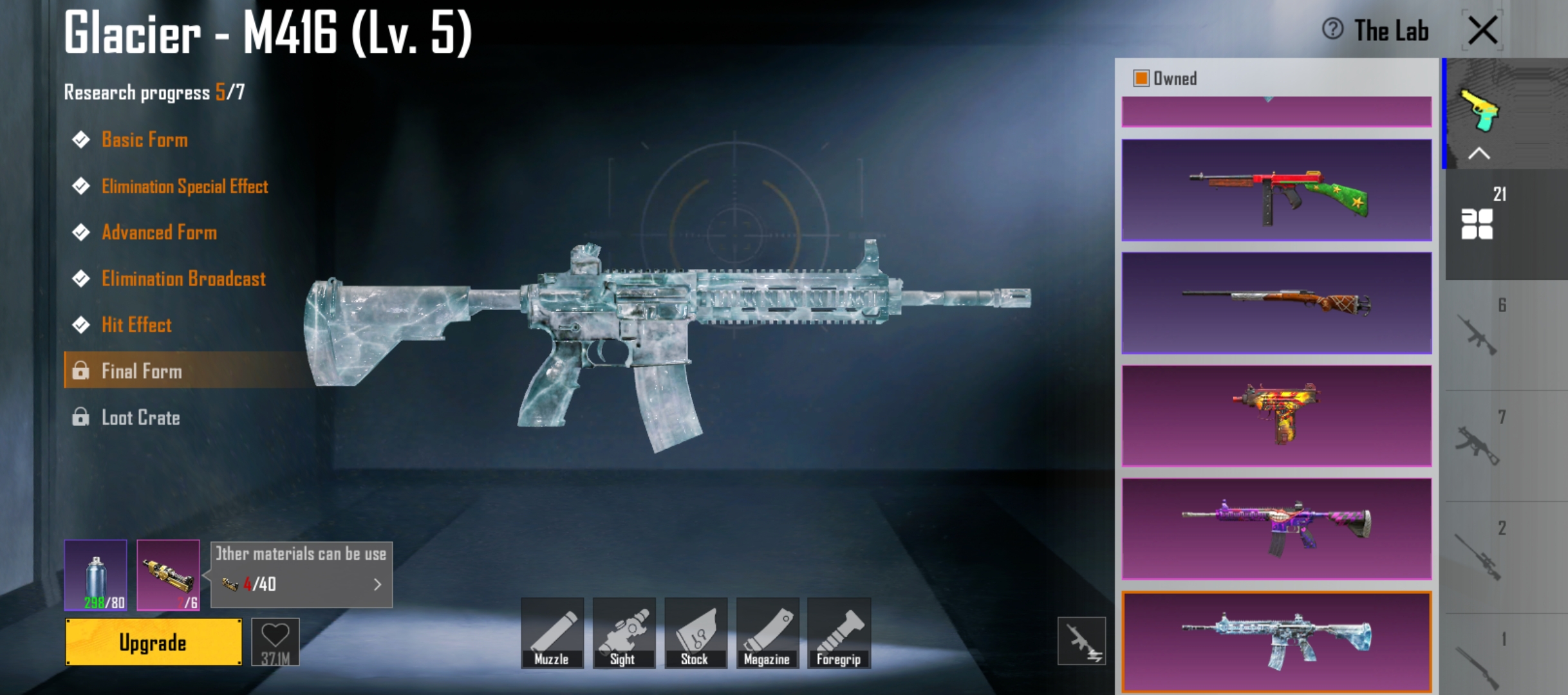Click the yellow Upgrade button
Viewport: 1568px width, 695px height.
(x=153, y=642)
